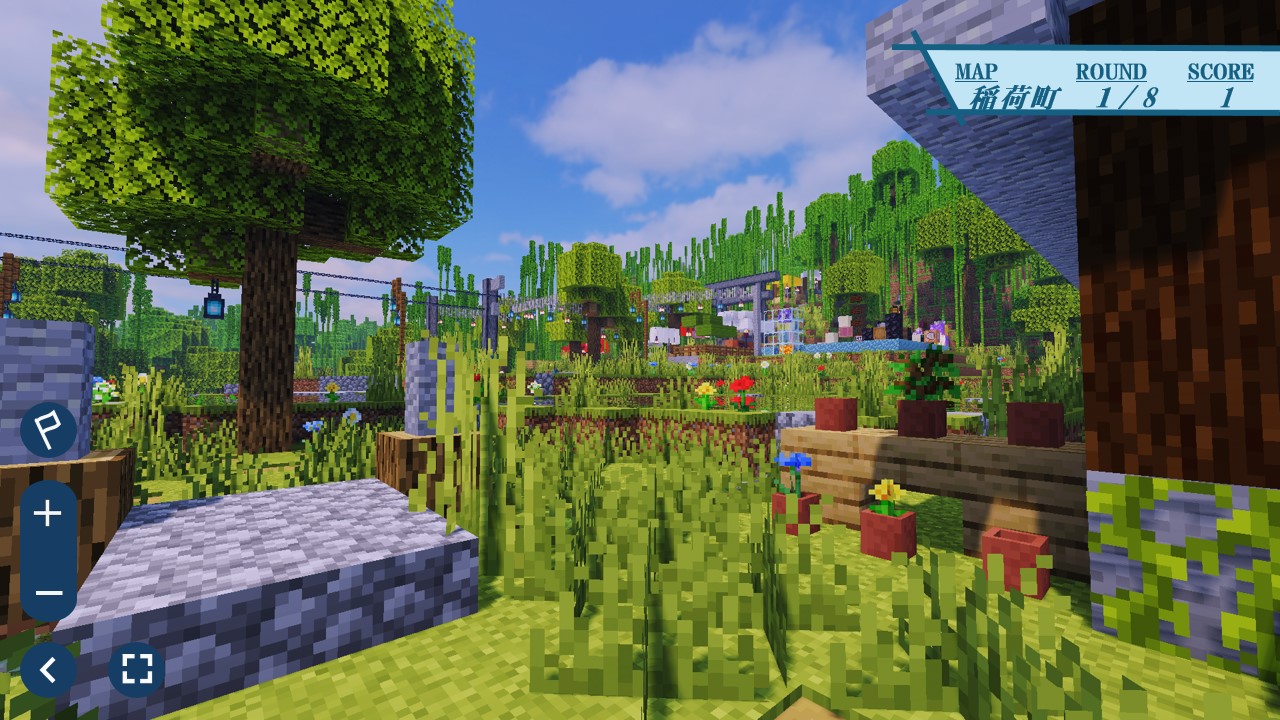The image size is (1280, 720).
Task: Click the flag marker button
Action: [48, 430]
